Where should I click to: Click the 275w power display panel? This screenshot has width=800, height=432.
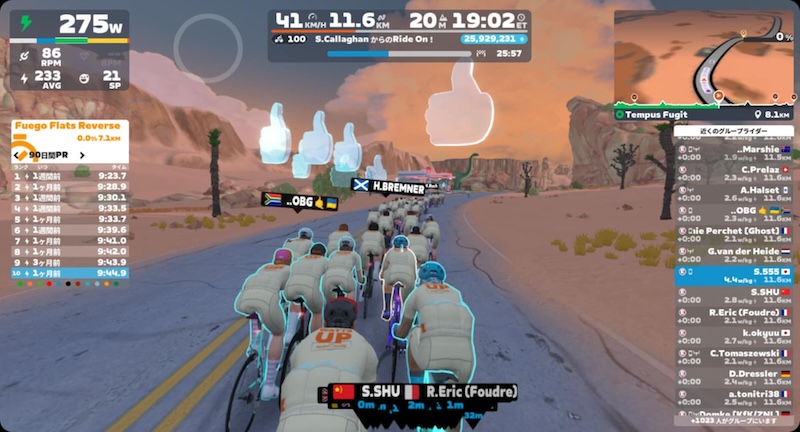(x=70, y=25)
